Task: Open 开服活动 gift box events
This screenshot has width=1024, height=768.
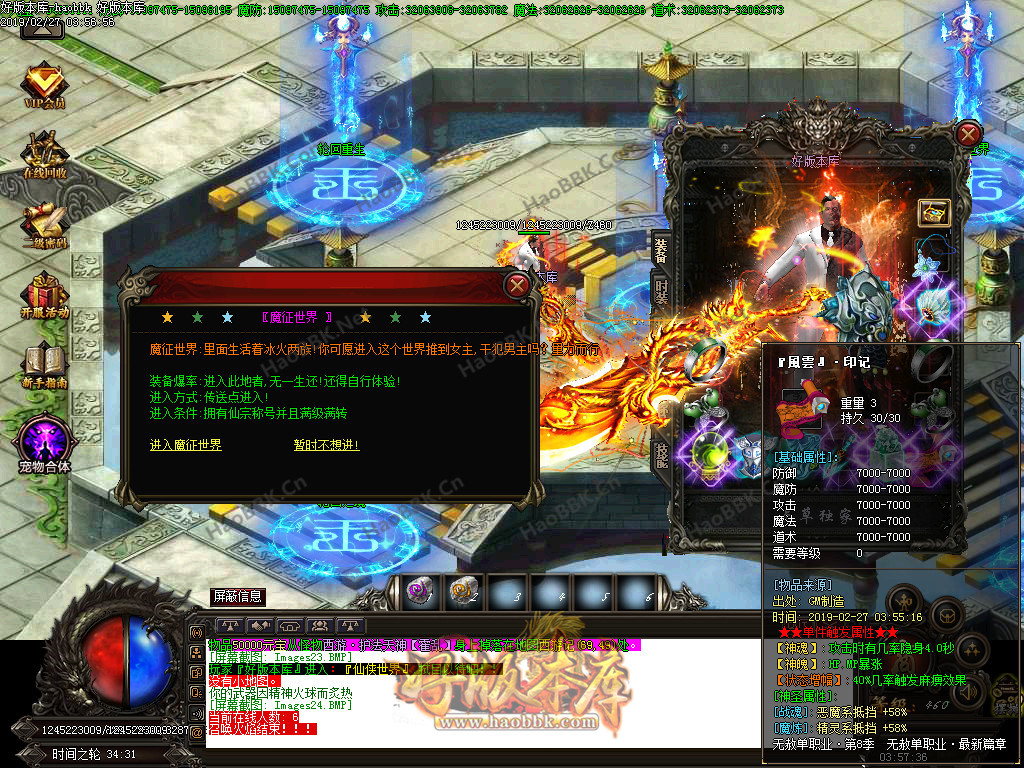Action: pos(43,296)
